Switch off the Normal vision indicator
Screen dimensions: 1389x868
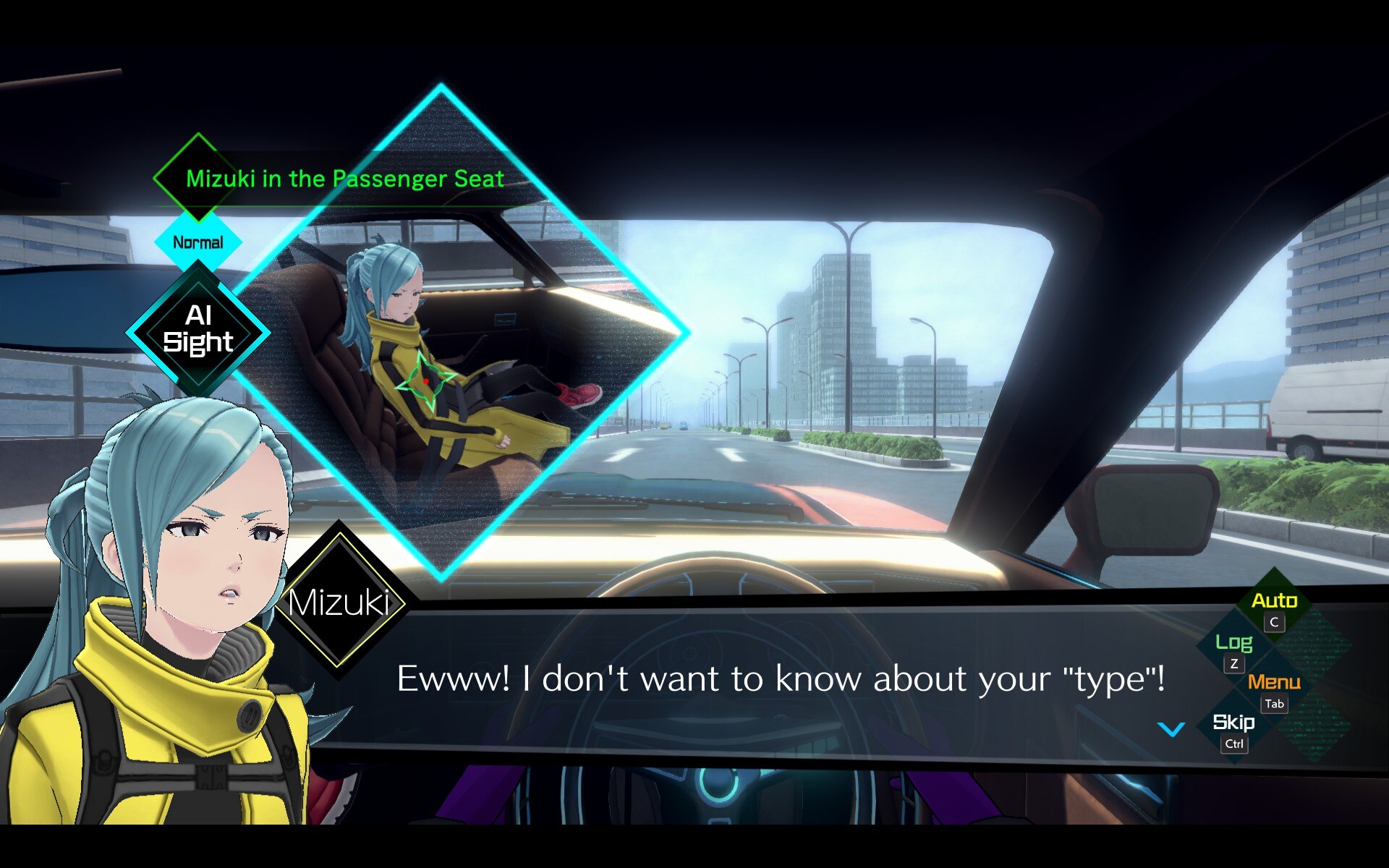(x=197, y=241)
